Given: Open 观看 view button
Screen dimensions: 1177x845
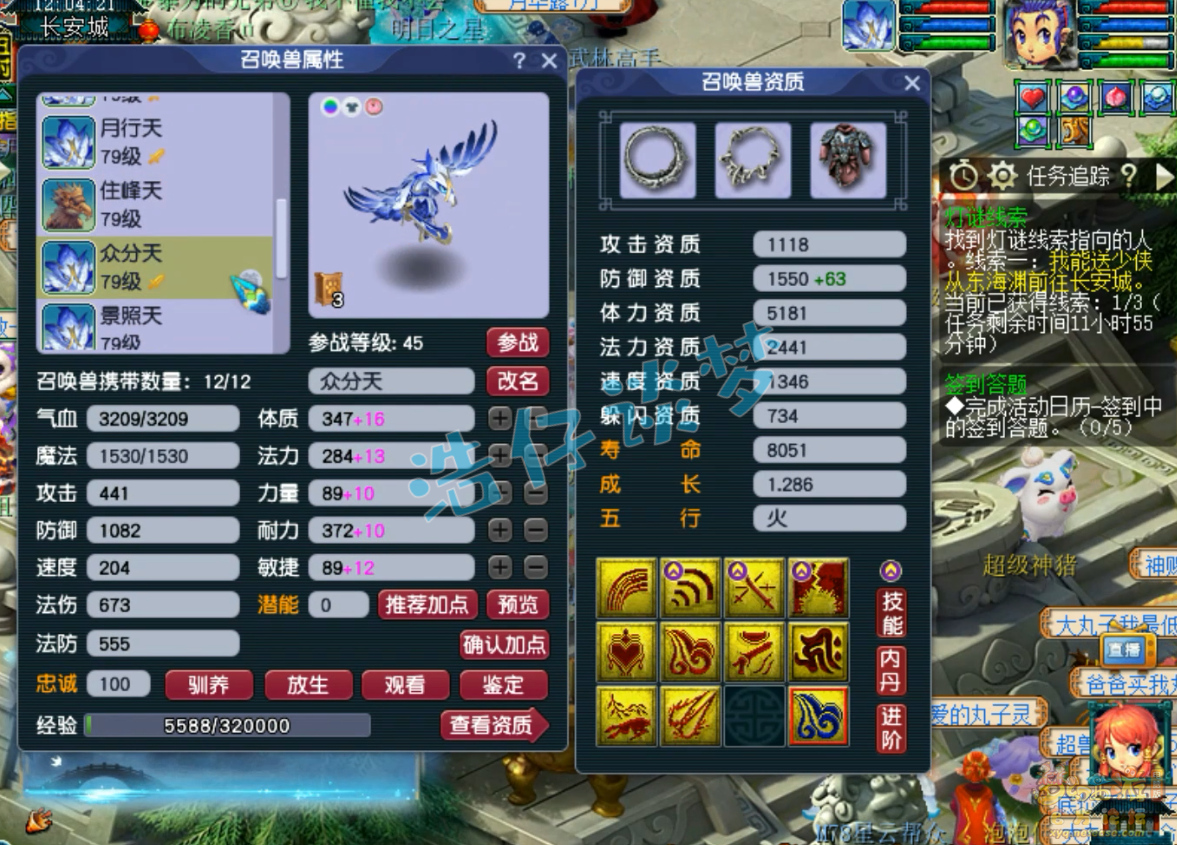Looking at the screenshot, I should point(405,685).
